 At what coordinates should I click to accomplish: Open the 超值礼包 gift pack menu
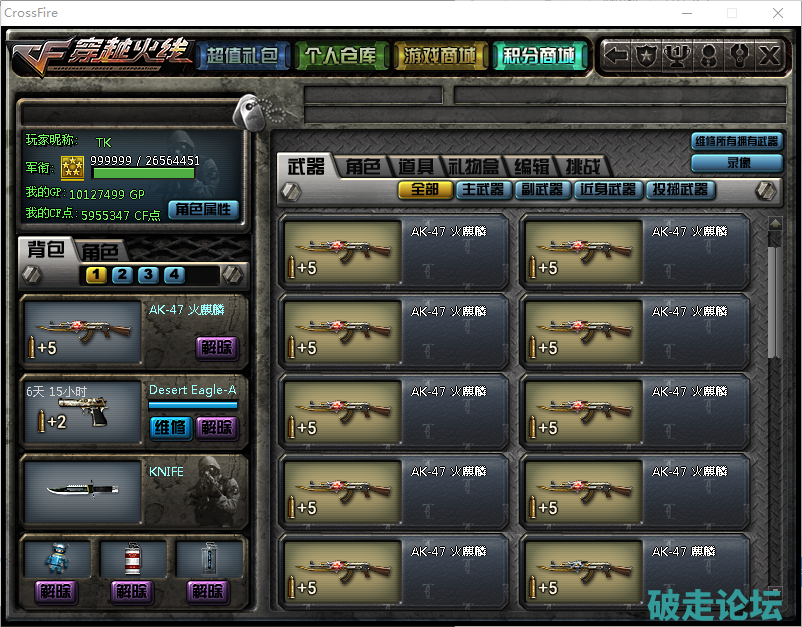(x=243, y=56)
